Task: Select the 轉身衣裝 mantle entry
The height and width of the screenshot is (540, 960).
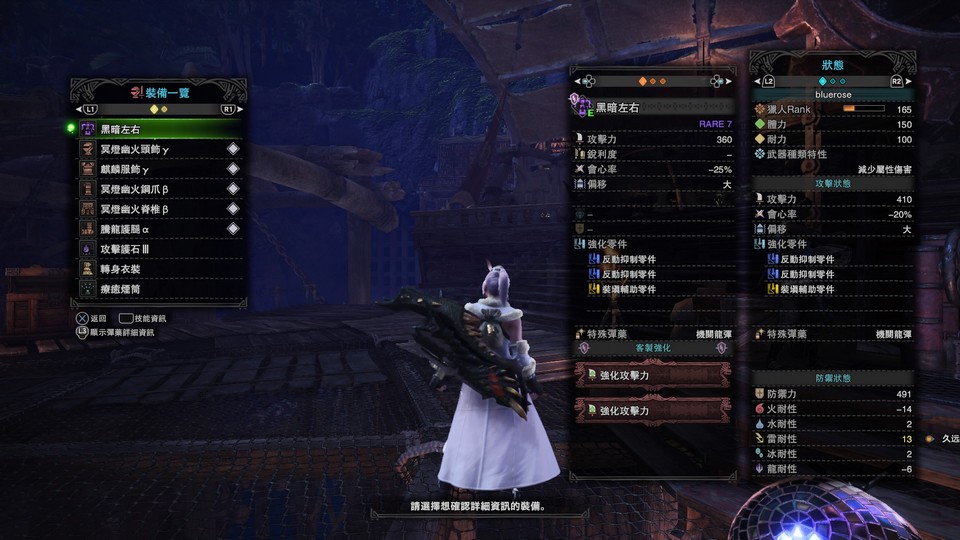Action: pos(158,269)
